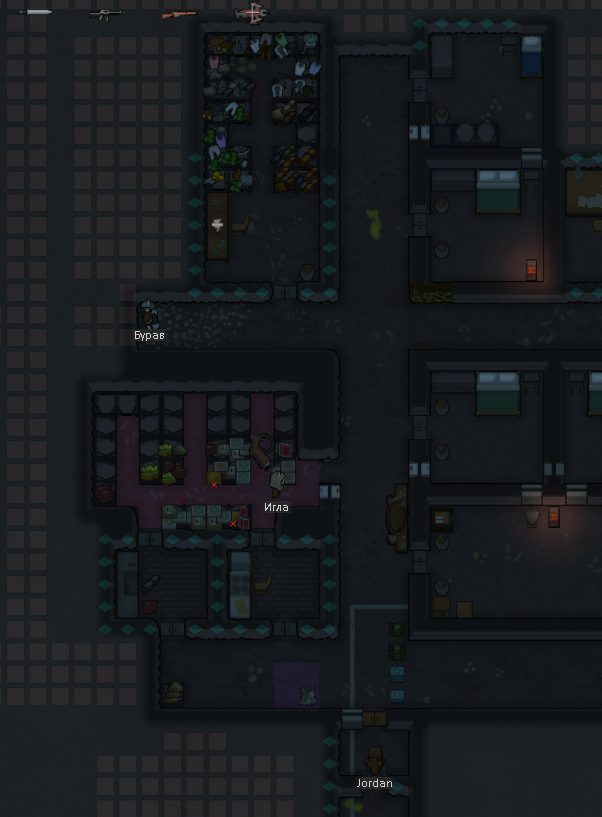Select the red crossbow weapon icon
This screenshot has height=817, width=602.
pyautogui.click(x=252, y=13)
